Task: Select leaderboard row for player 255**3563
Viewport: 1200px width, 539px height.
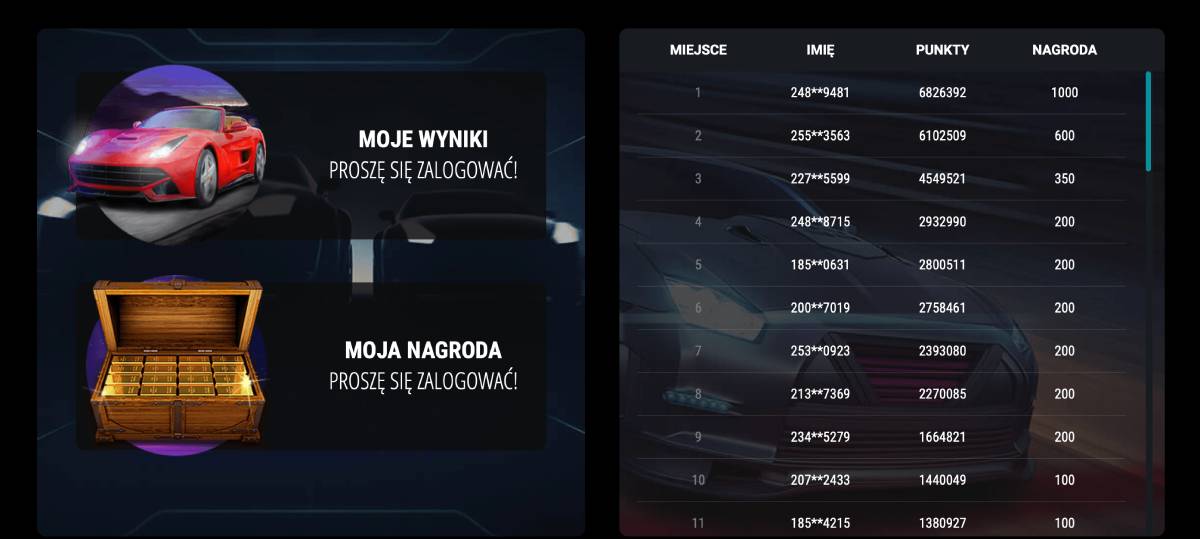Action: (820, 136)
